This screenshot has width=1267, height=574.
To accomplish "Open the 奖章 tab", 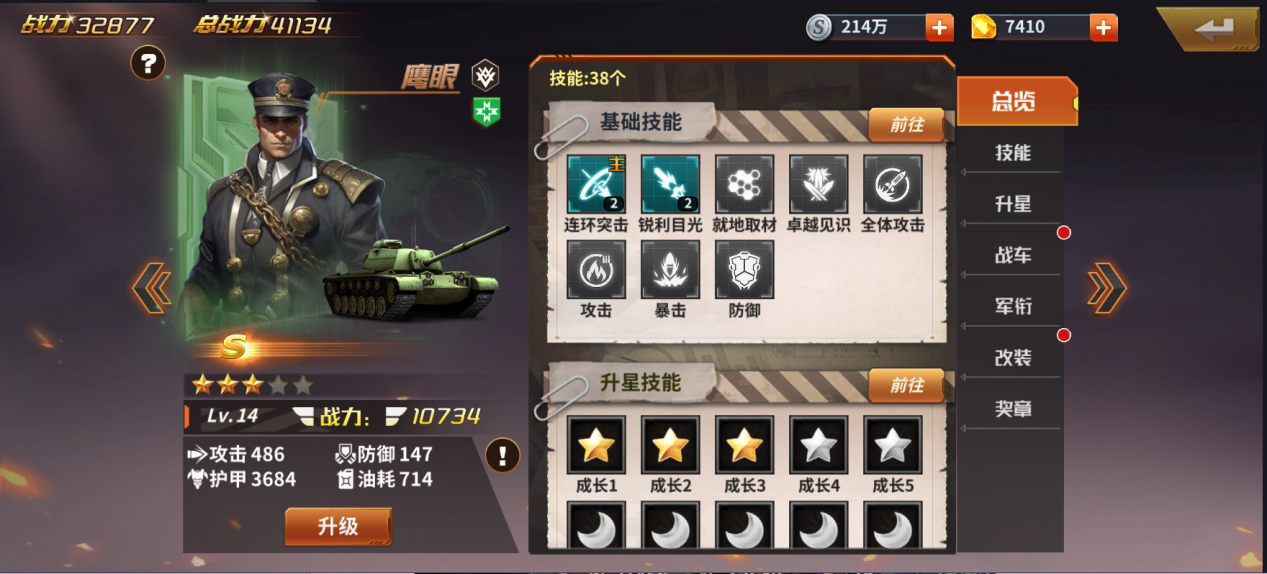I will (1012, 408).
